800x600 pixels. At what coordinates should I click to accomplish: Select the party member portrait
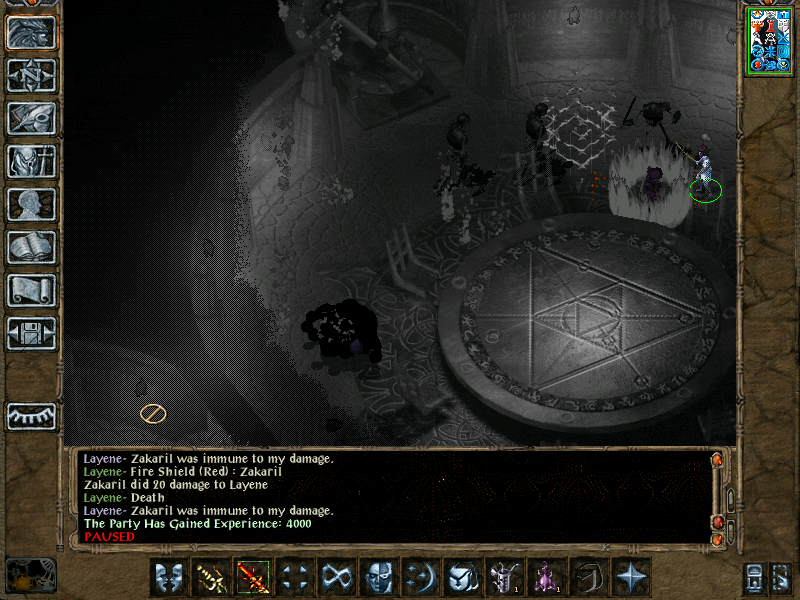click(x=771, y=40)
